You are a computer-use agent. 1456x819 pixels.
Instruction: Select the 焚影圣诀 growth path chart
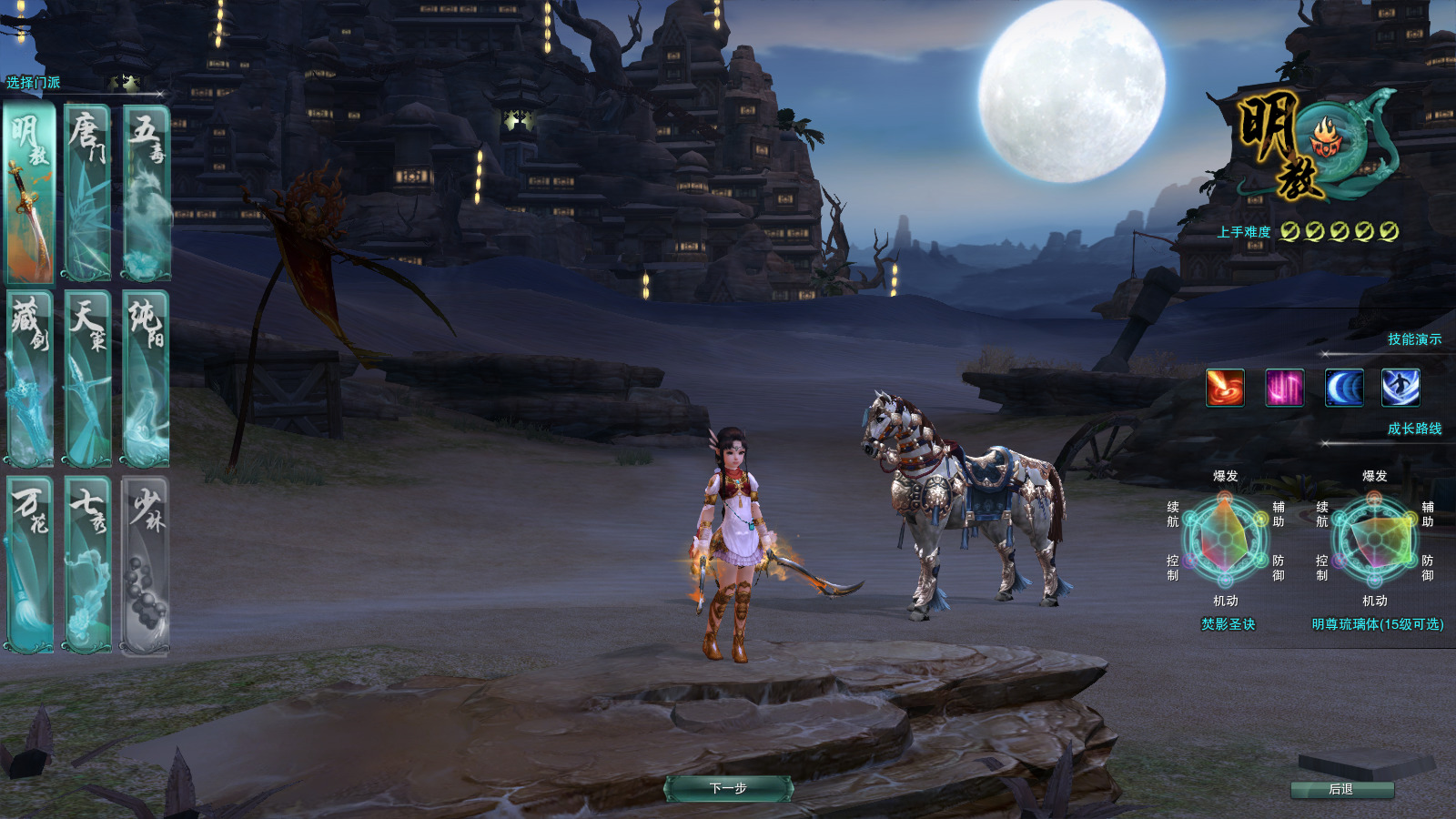coord(1226,541)
